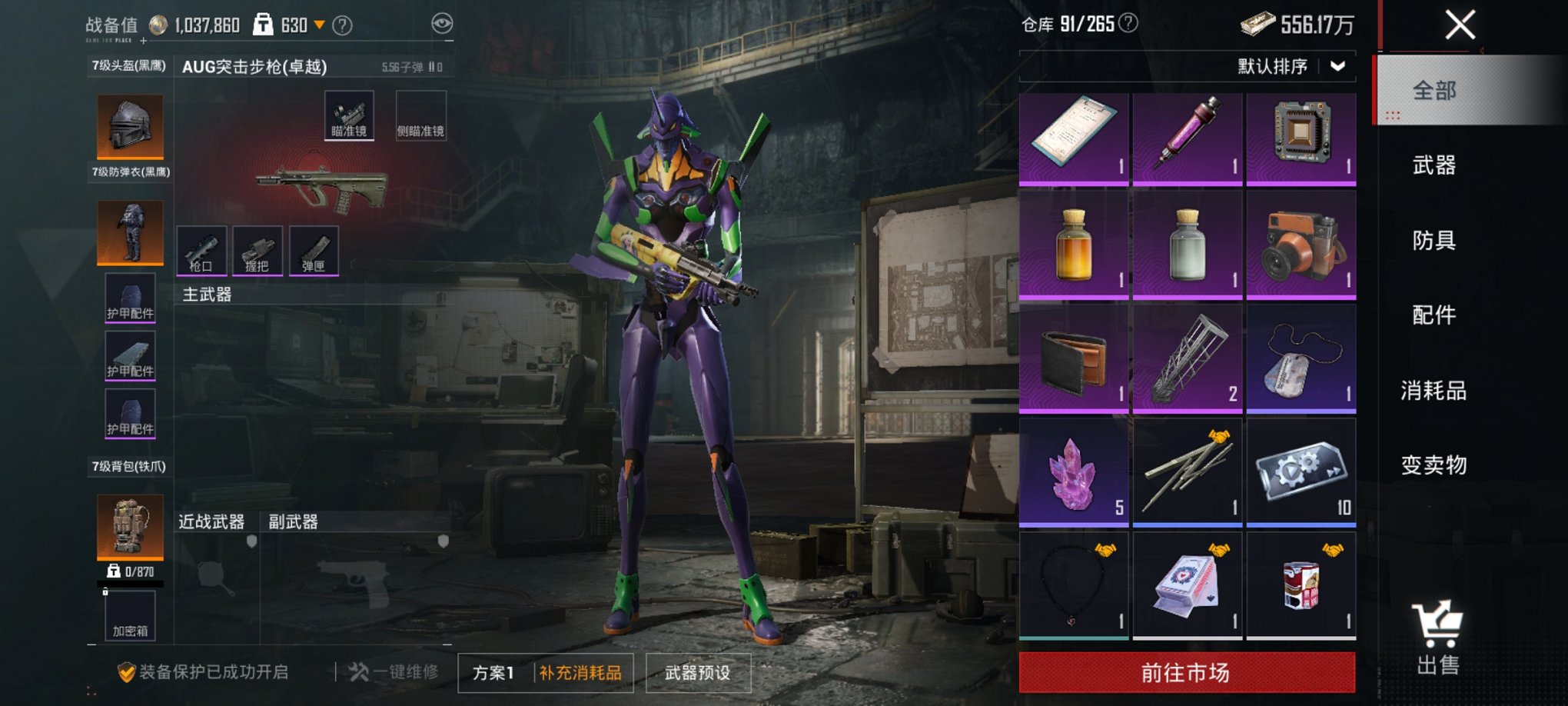
Task: Select the leather wallet item slot
Action: [x=1073, y=358]
